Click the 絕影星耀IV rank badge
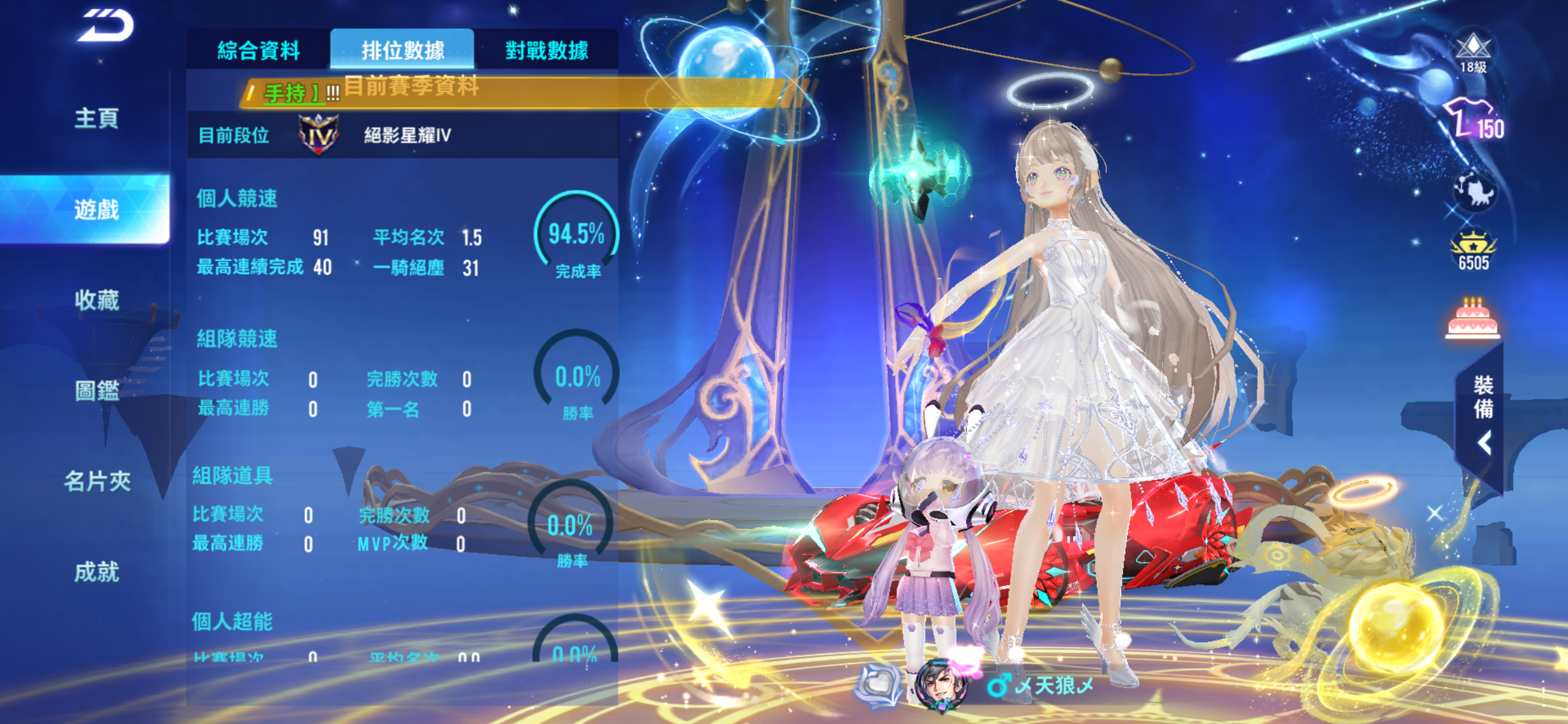Screen dimensions: 1568x724 pos(319,135)
